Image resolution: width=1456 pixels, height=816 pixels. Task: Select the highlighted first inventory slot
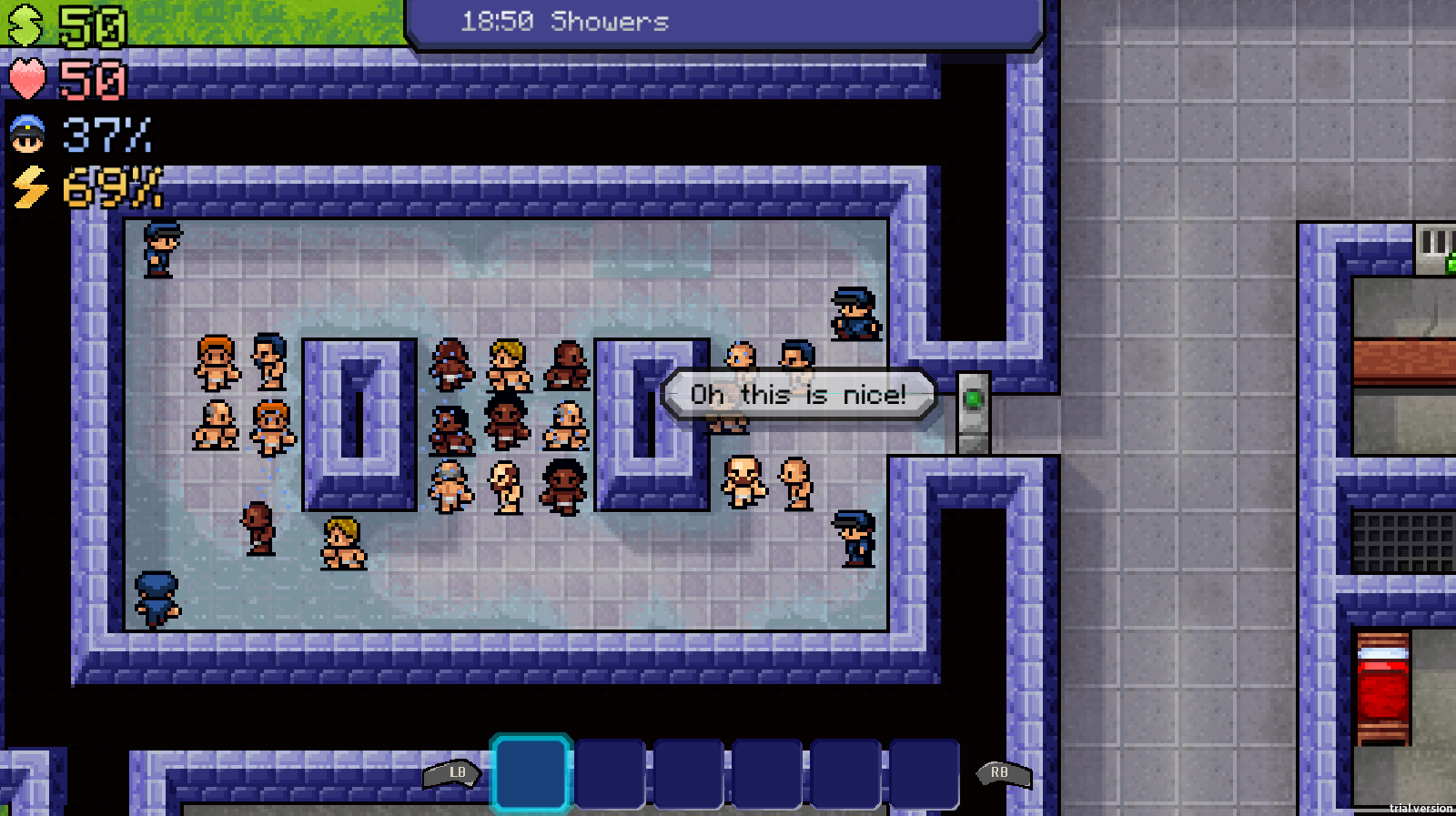click(531, 775)
